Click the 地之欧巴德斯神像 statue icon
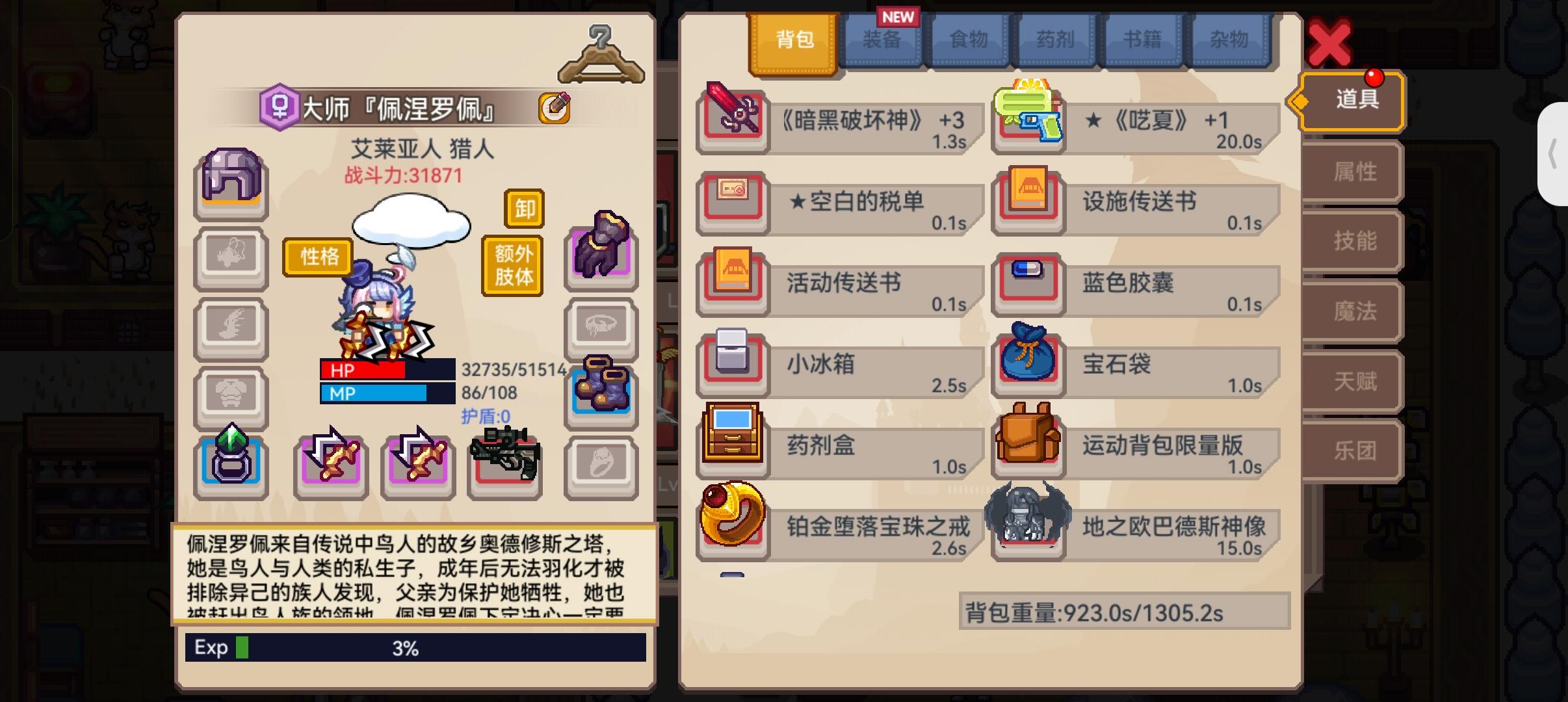Screen dimensions: 1568x702 point(1028,526)
